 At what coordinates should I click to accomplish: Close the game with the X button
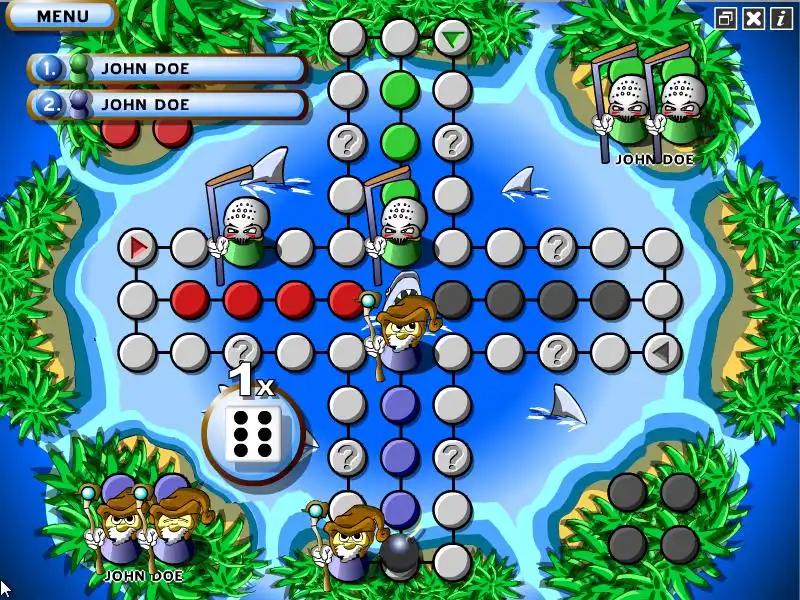(x=754, y=17)
